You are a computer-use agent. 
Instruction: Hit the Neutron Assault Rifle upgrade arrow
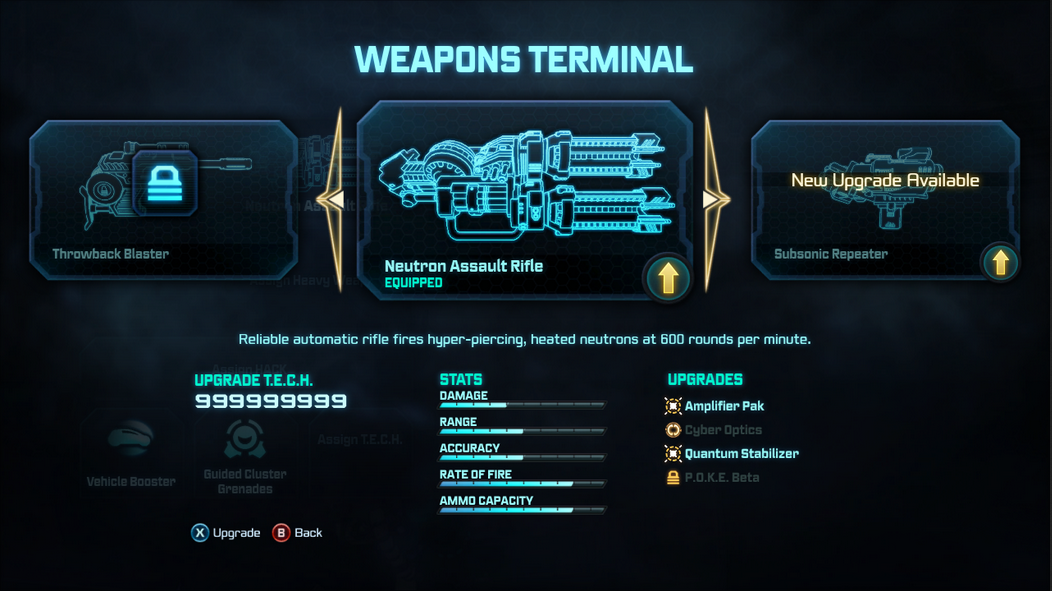(x=668, y=277)
